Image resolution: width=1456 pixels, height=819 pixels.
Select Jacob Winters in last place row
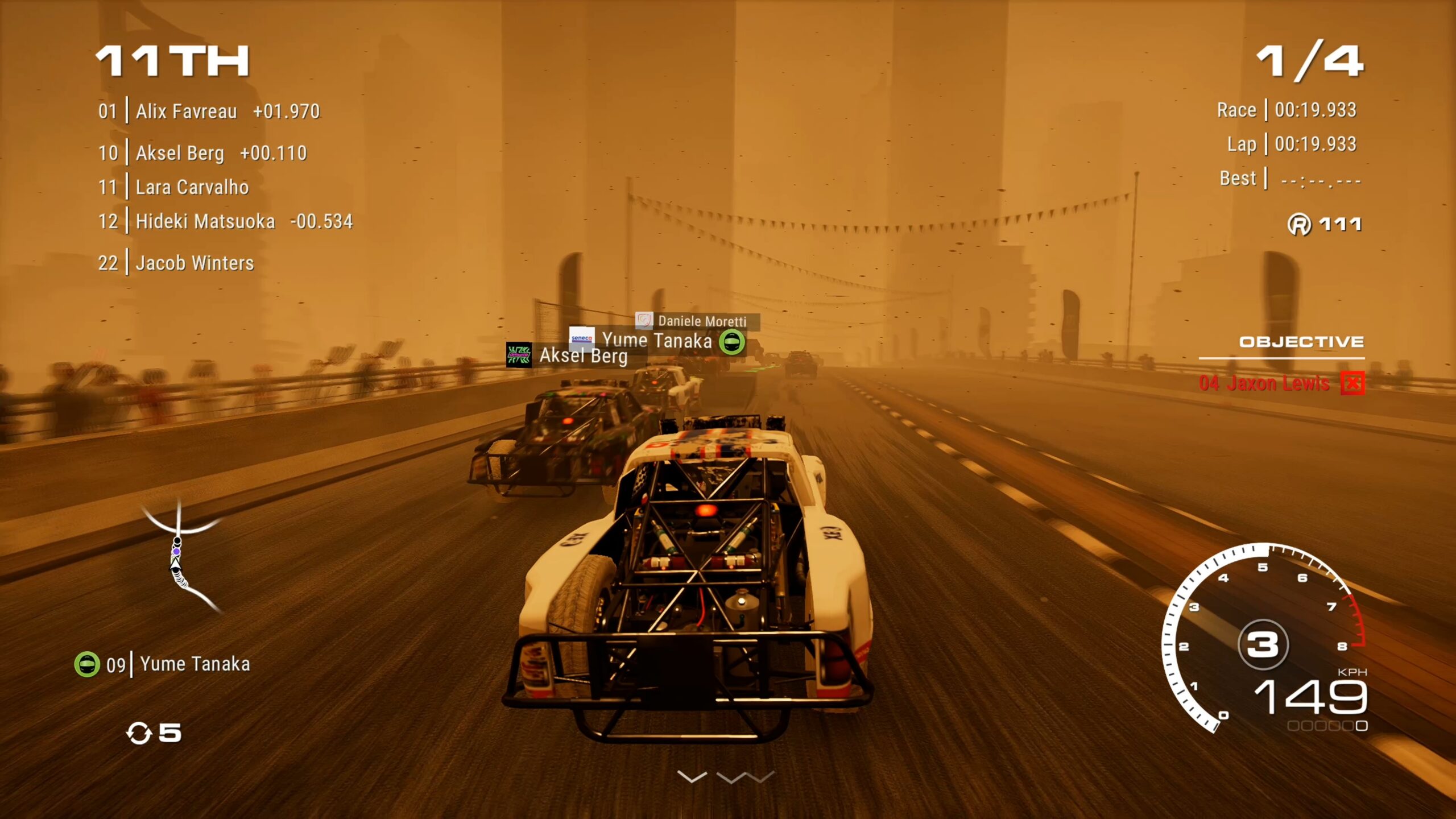pyautogui.click(x=194, y=263)
